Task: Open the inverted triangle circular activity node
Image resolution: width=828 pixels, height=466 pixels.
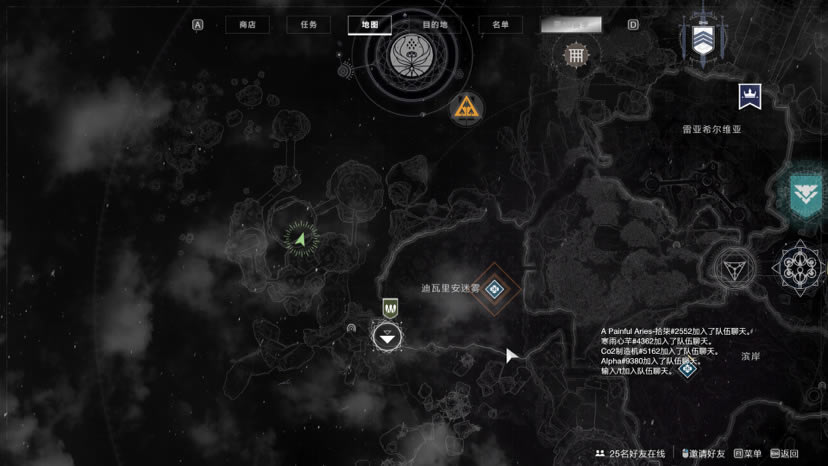Action: (x=733, y=267)
